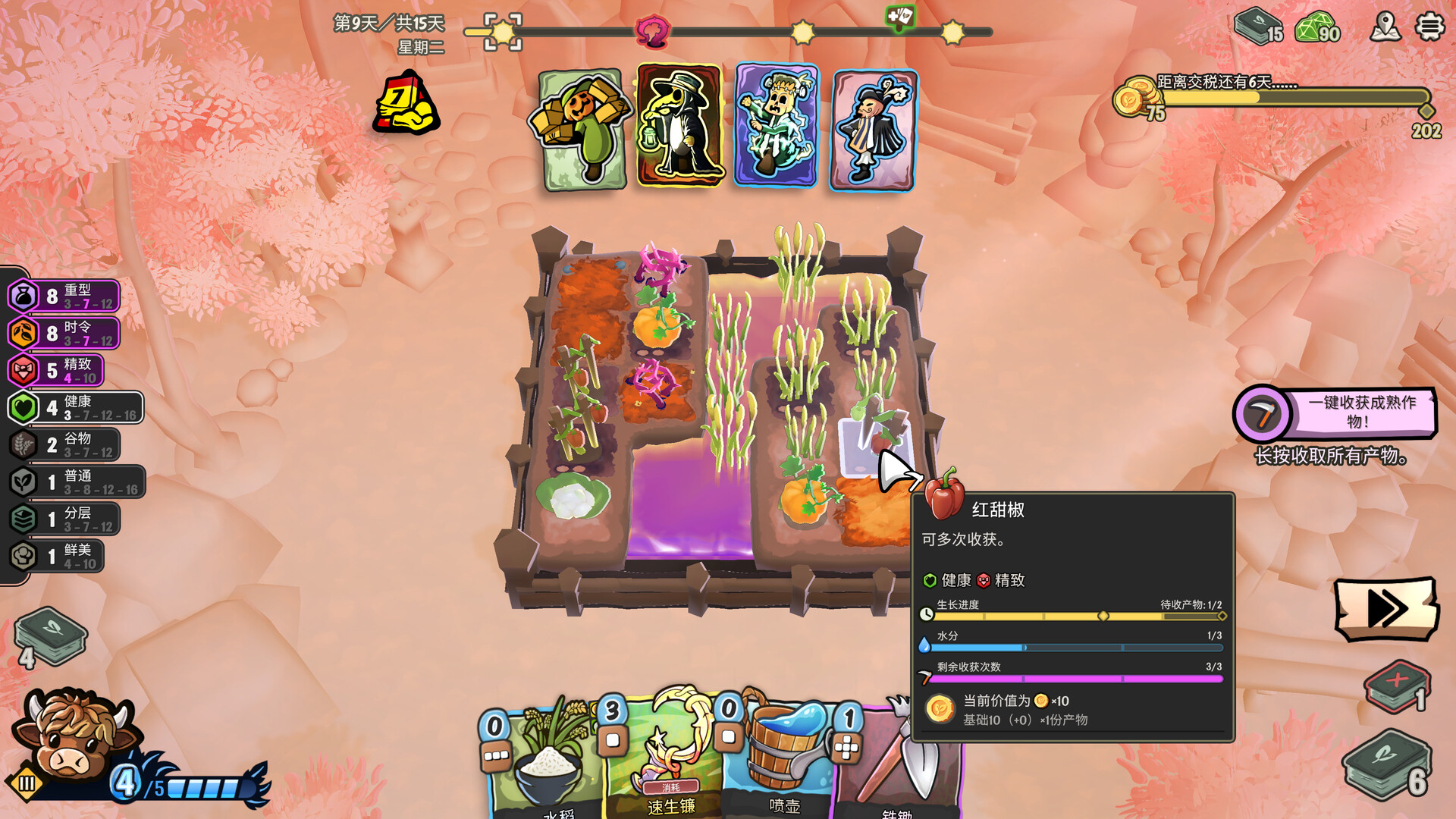Open the map pin icon
Image resolution: width=1456 pixels, height=819 pixels.
pos(1385,27)
